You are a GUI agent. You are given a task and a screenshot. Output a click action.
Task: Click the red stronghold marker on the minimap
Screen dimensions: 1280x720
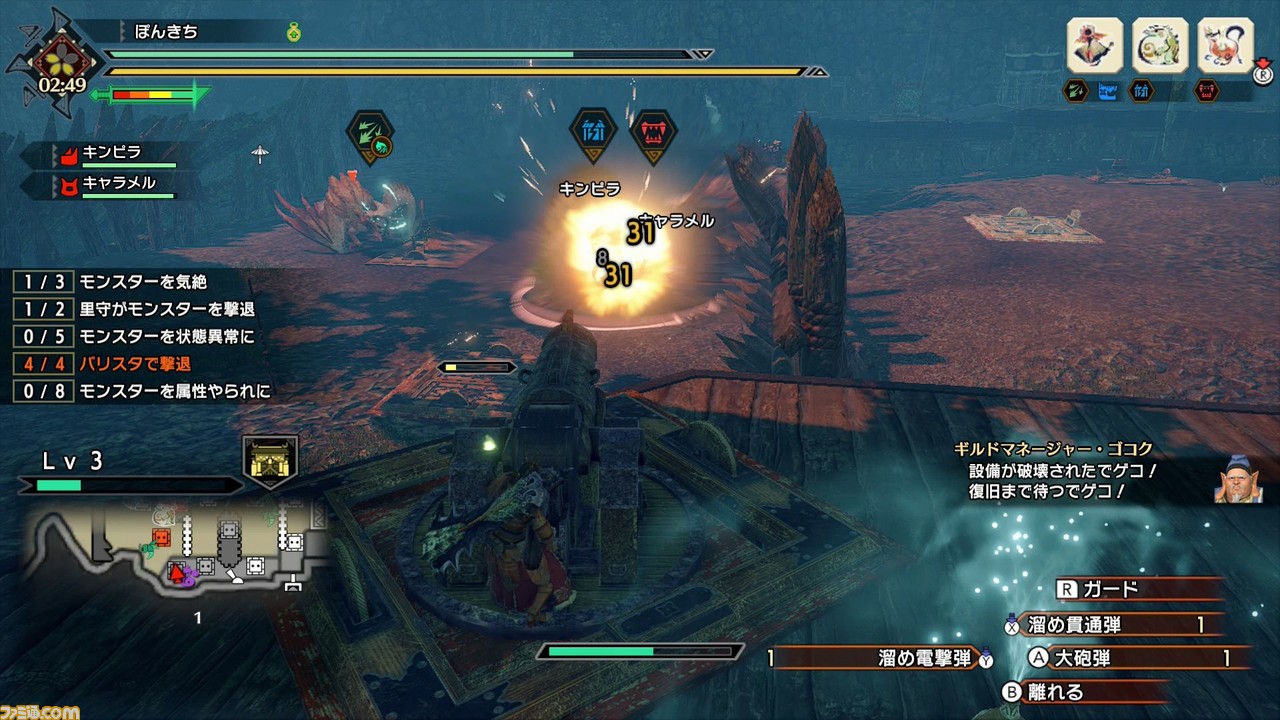pos(160,538)
